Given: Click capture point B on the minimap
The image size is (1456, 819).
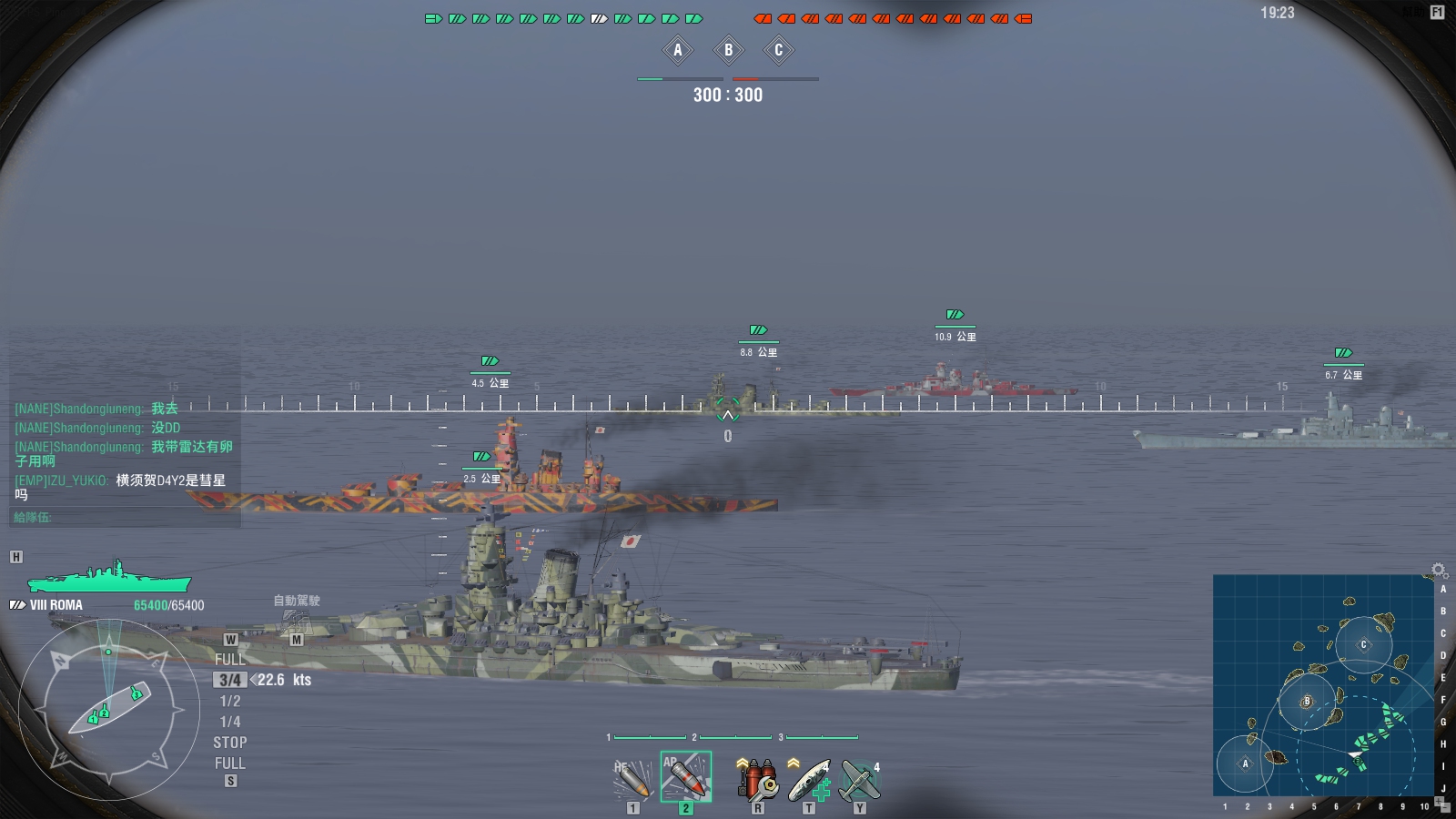Looking at the screenshot, I should [x=1307, y=702].
